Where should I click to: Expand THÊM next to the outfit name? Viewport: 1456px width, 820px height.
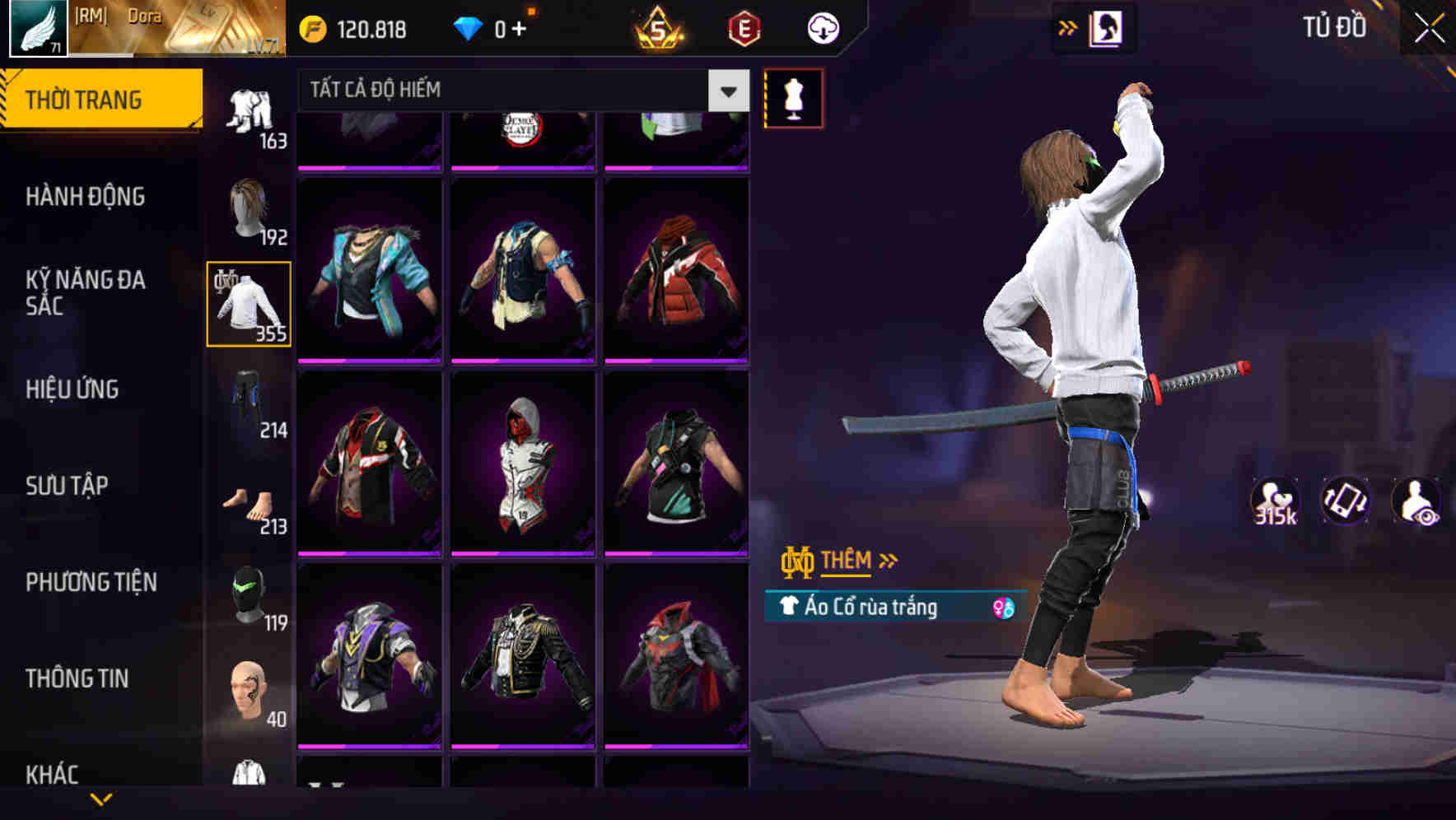tap(848, 561)
